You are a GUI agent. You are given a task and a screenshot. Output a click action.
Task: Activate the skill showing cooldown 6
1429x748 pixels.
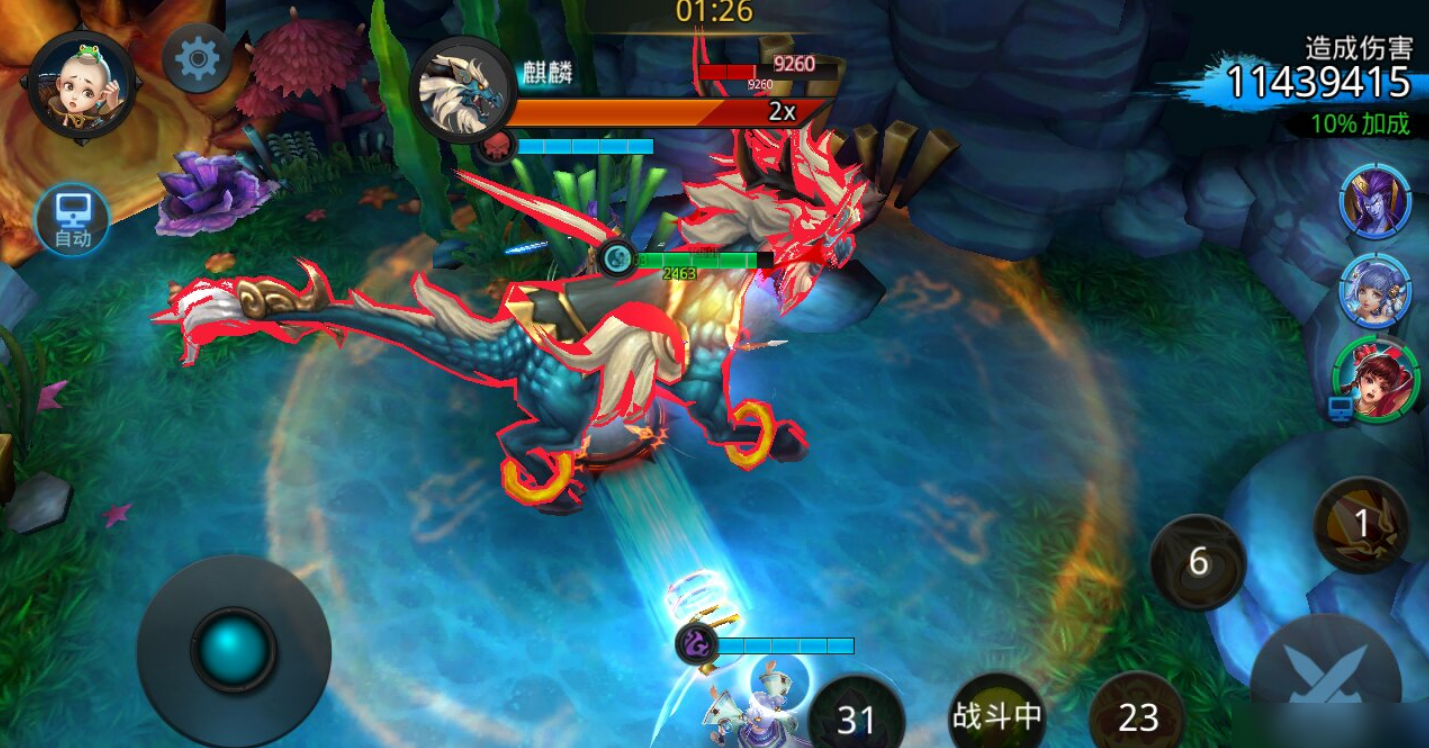pos(1198,562)
